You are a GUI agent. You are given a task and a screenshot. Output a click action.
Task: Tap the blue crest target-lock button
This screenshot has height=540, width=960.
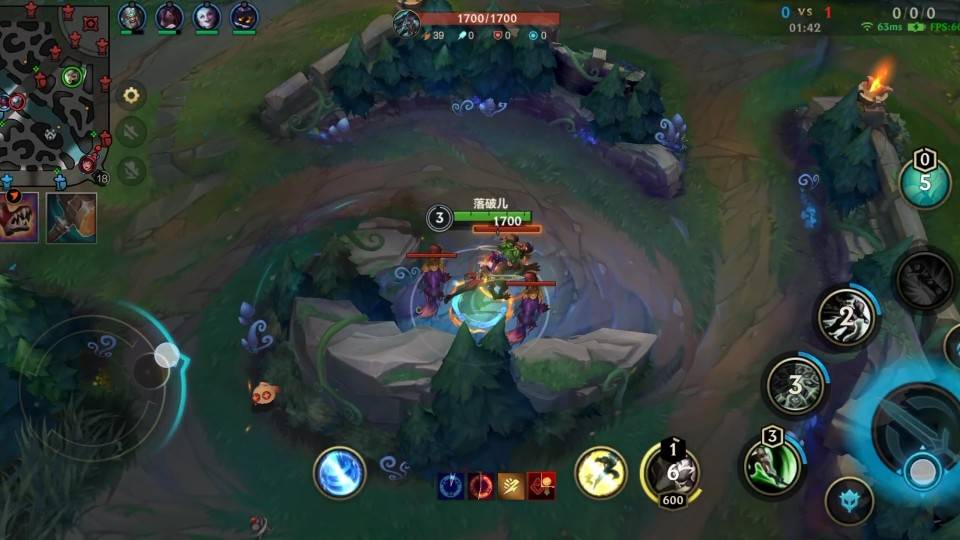849,501
